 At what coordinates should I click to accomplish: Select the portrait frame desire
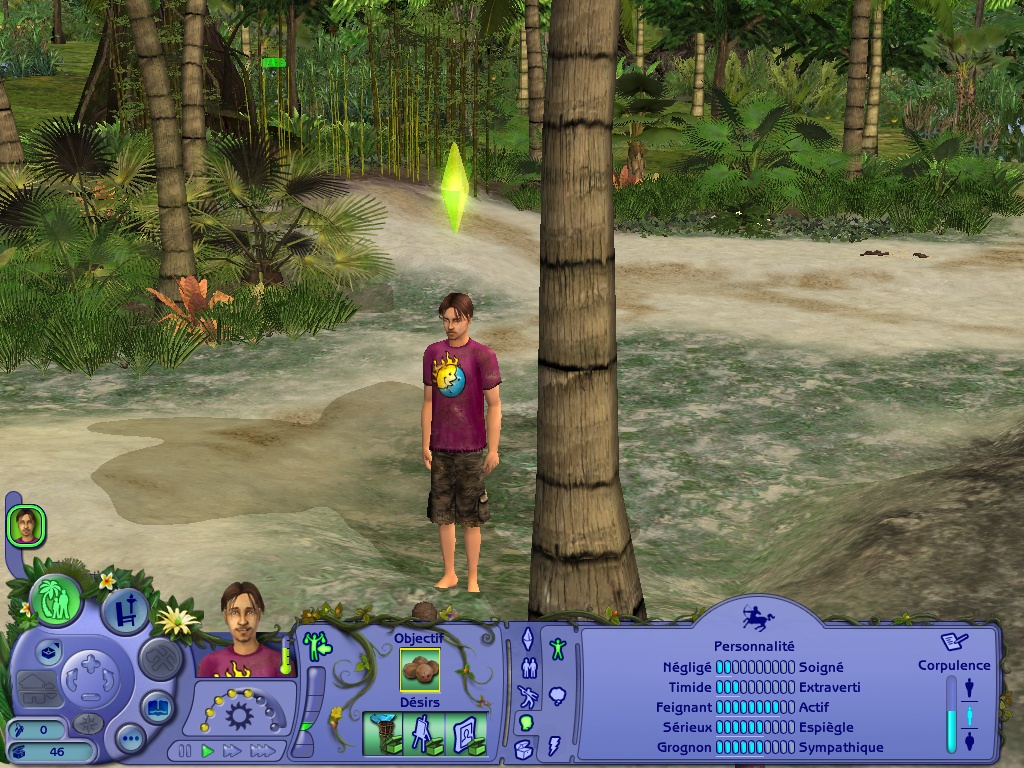tap(467, 733)
